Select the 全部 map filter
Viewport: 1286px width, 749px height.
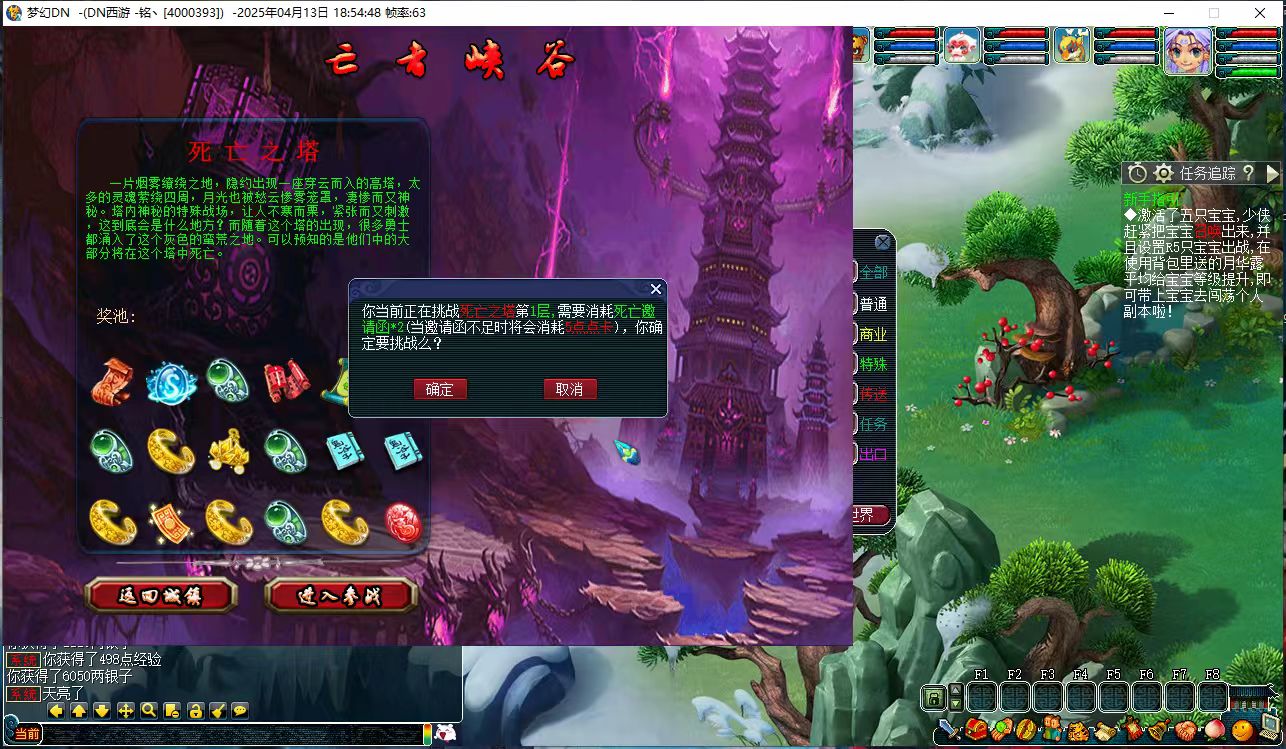tap(872, 272)
